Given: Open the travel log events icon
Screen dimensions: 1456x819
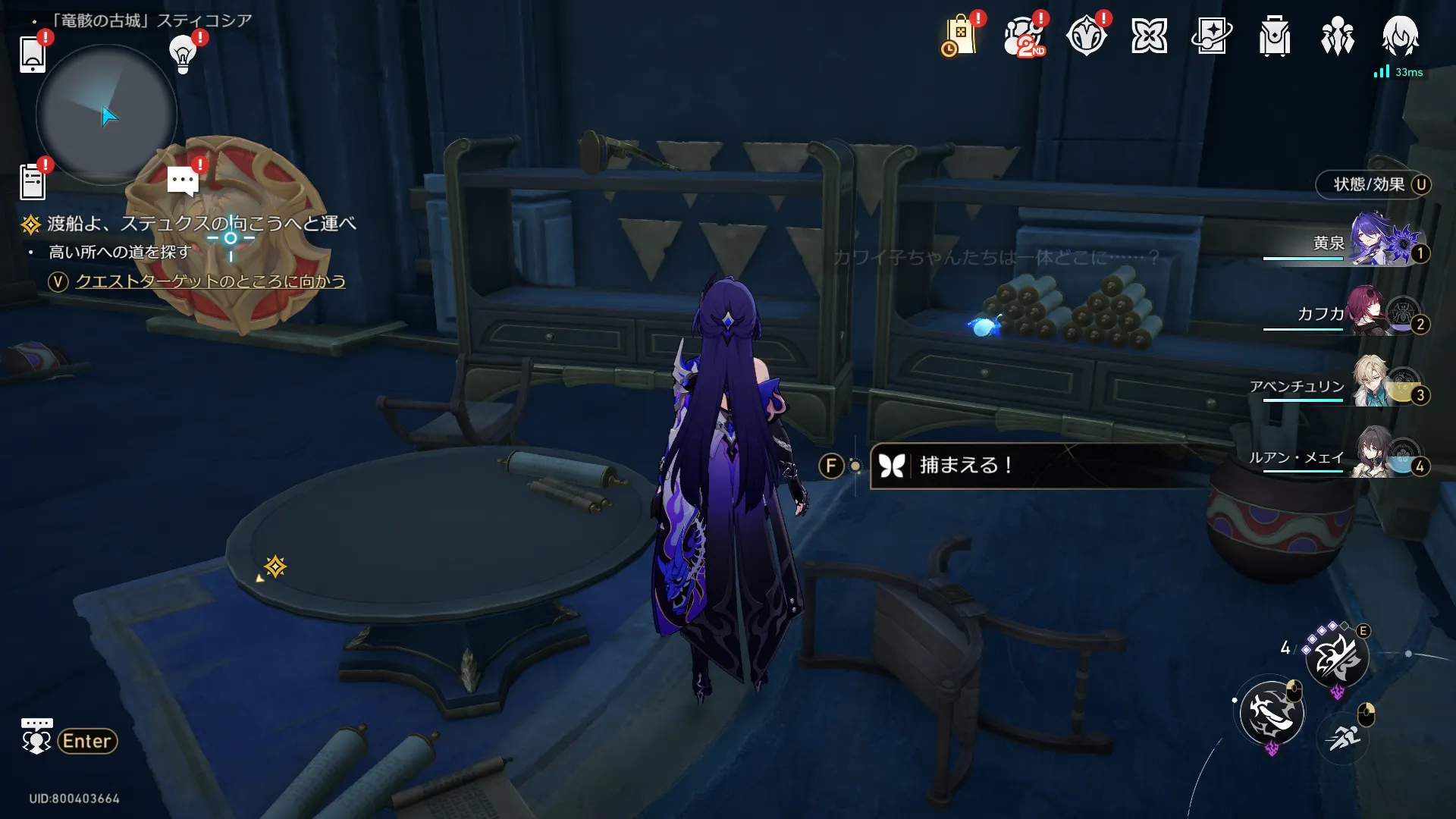Looking at the screenshot, I should 1086,36.
